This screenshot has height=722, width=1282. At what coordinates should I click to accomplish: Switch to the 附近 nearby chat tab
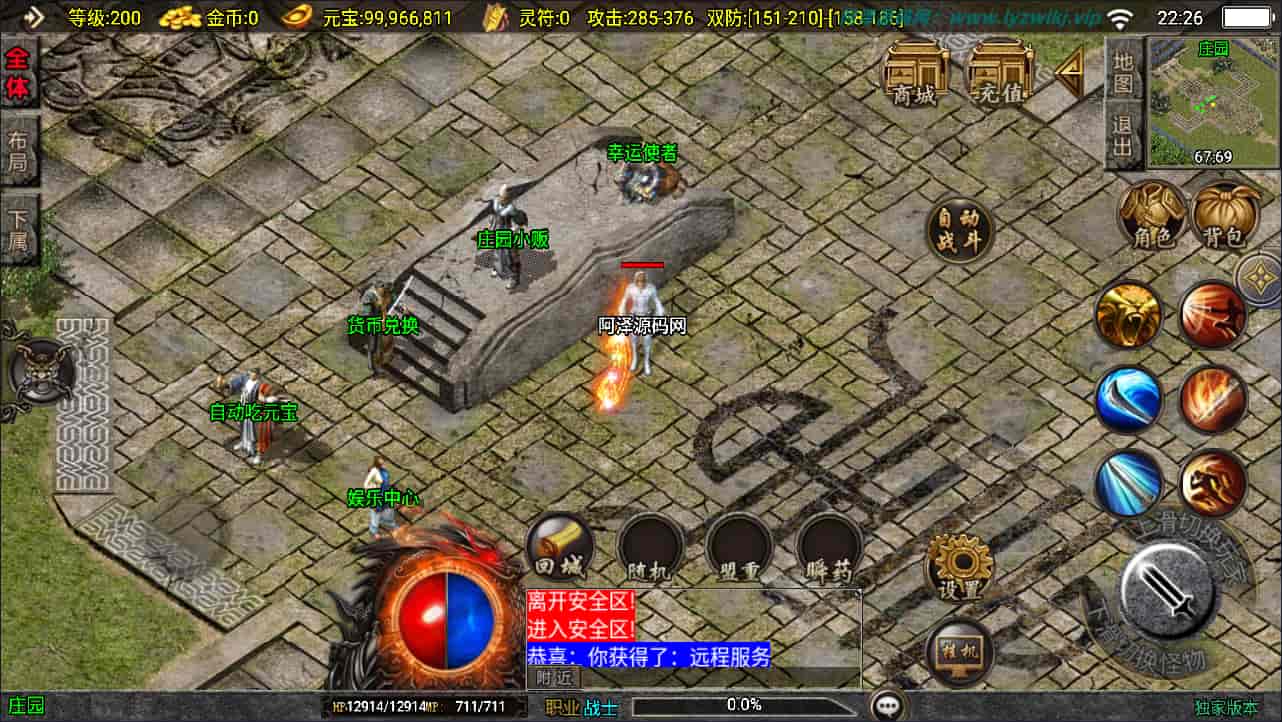tap(553, 678)
